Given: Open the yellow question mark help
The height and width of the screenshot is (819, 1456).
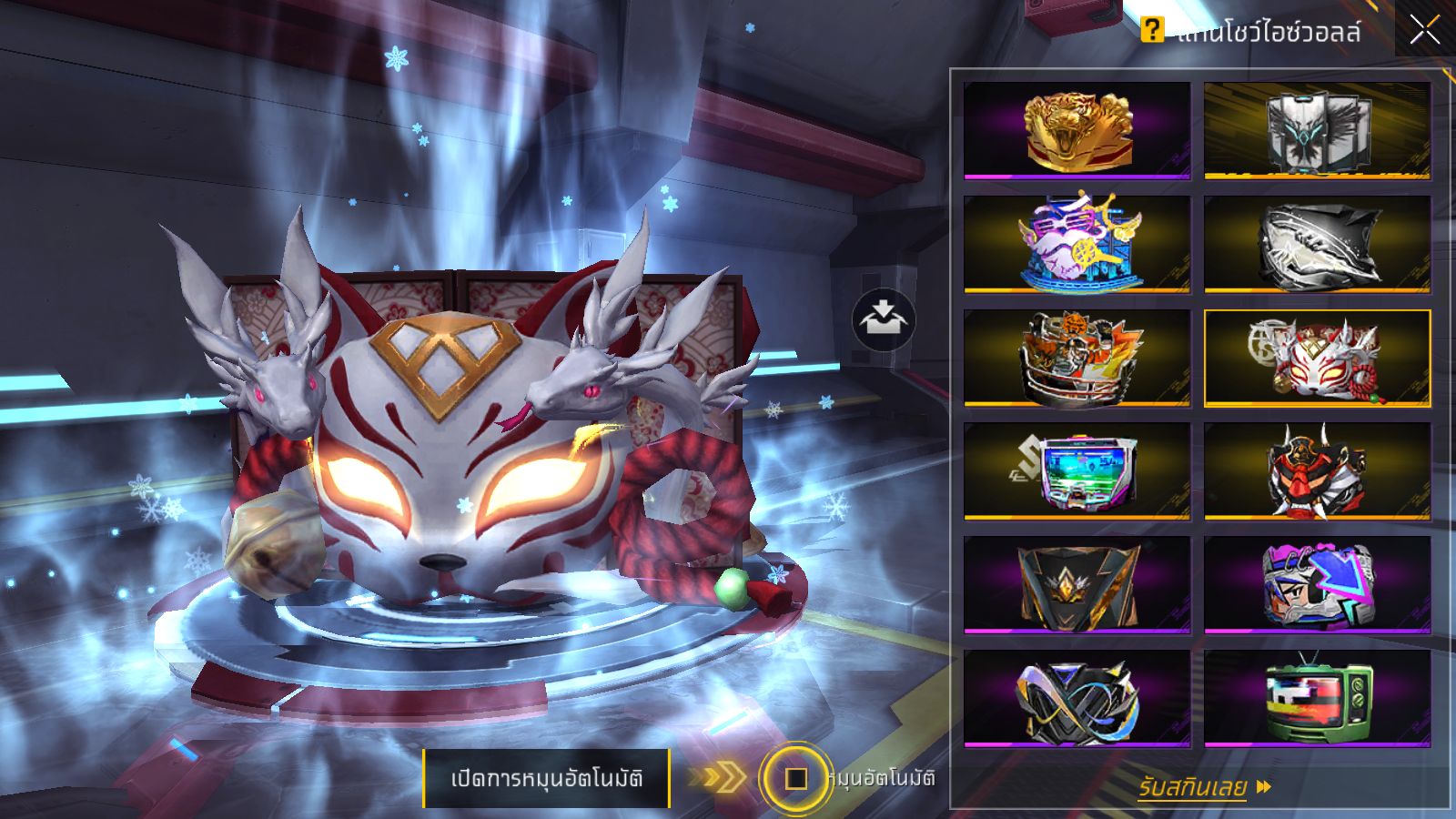Looking at the screenshot, I should tap(1152, 30).
